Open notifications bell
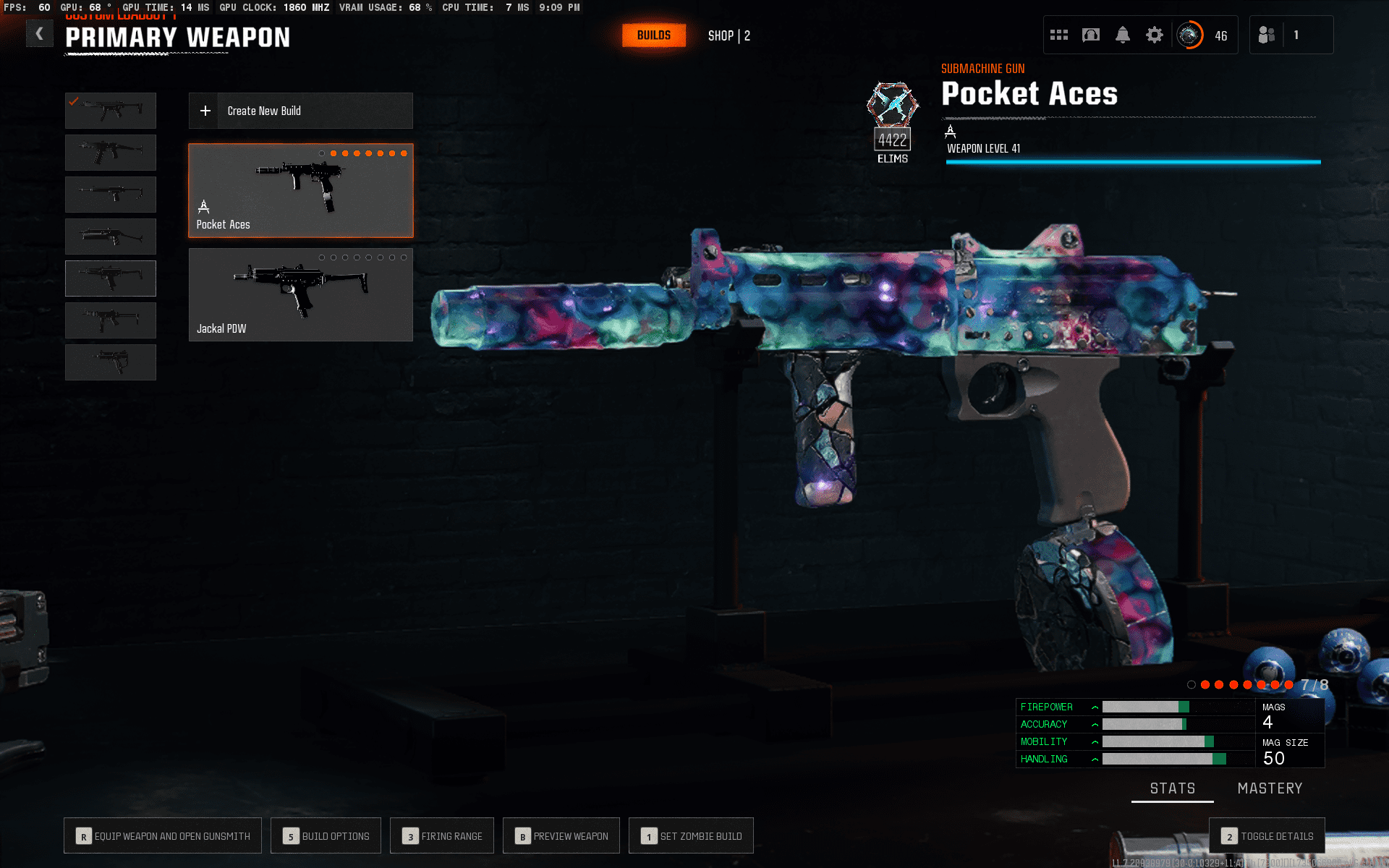Viewport: 1389px width, 868px height. 1123,35
